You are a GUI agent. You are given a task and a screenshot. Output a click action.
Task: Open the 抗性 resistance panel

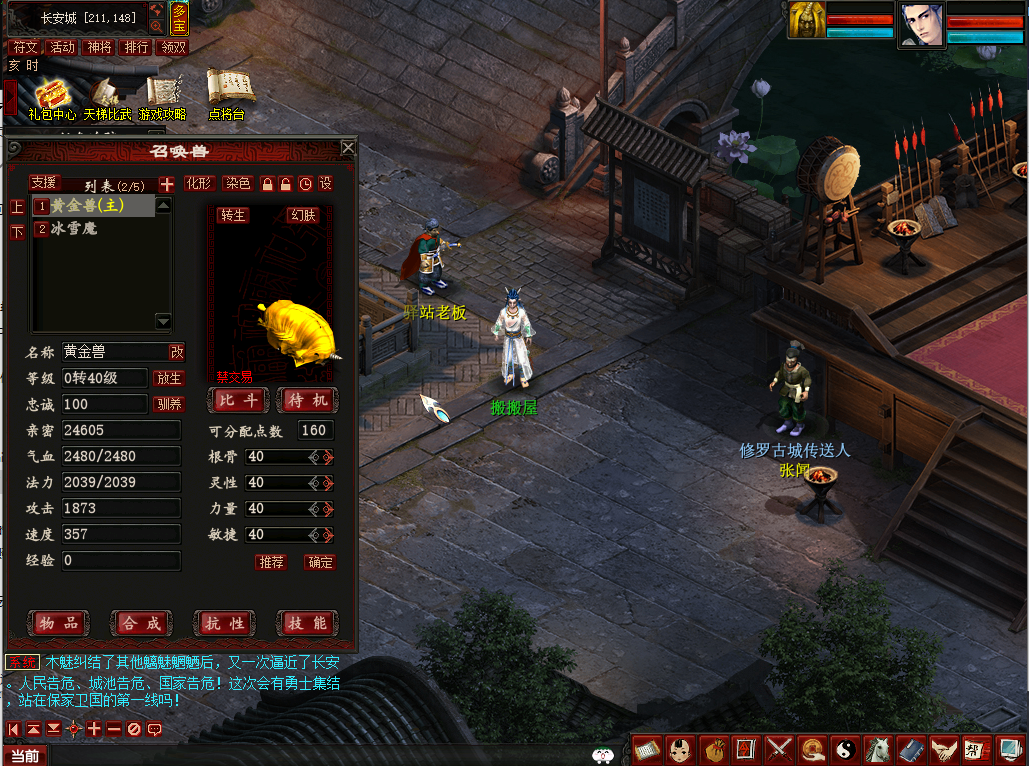(224, 623)
